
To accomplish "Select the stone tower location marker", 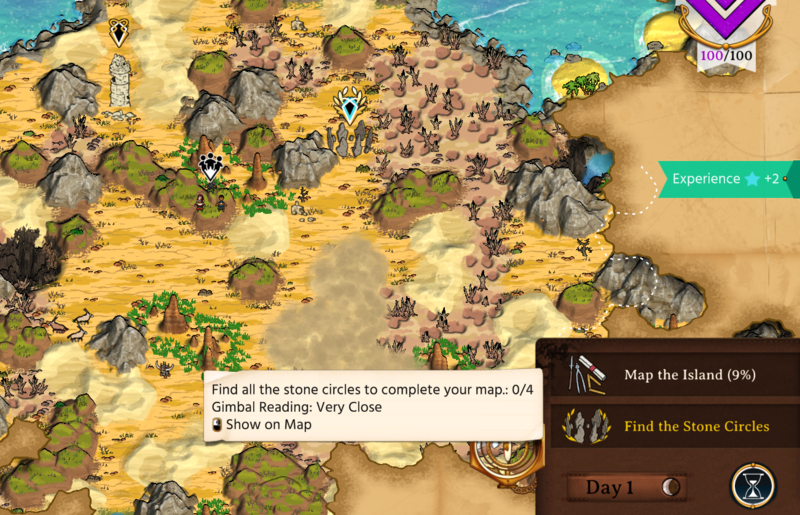I will pos(120,34).
